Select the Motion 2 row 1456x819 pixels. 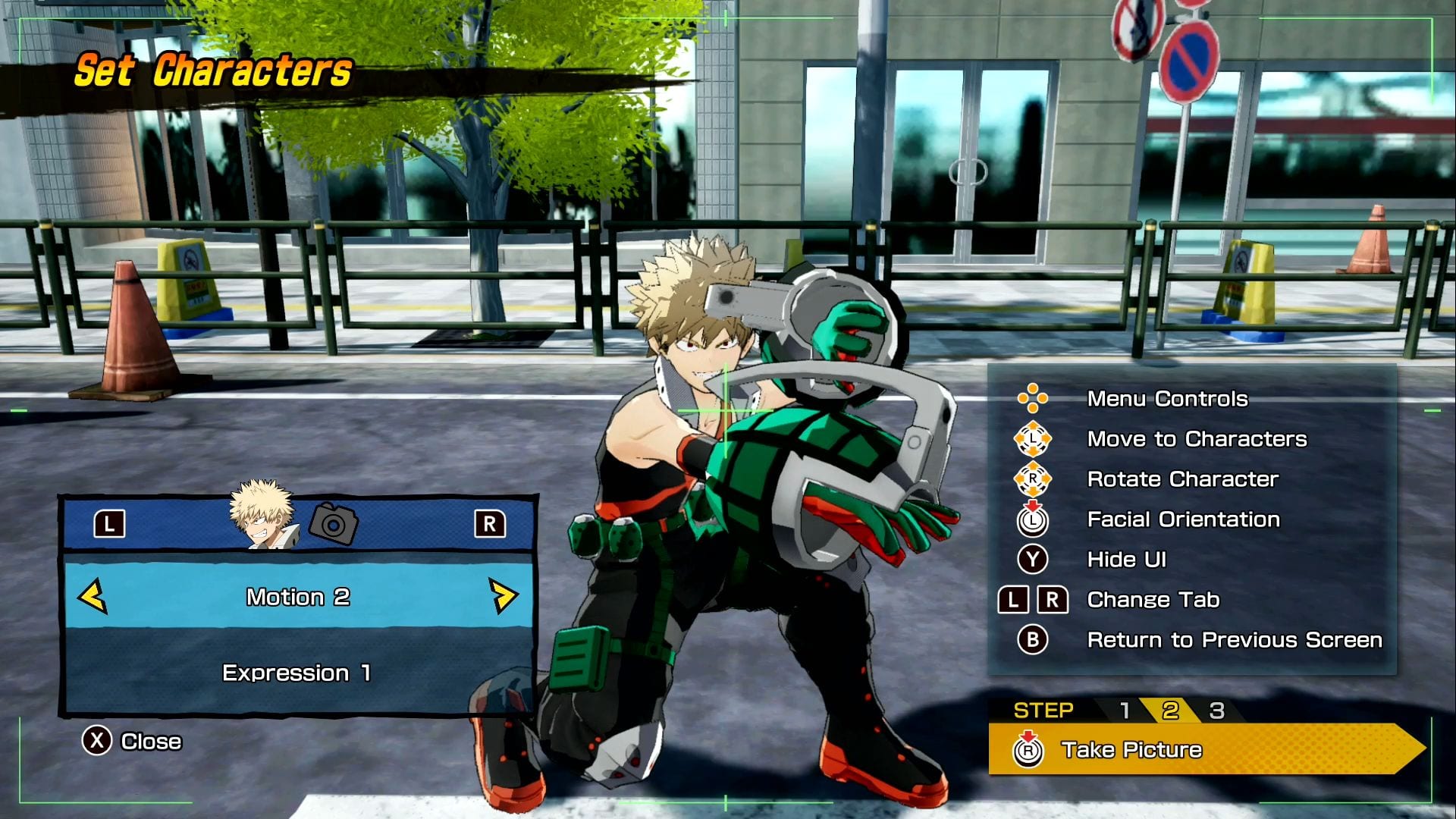pos(298,597)
